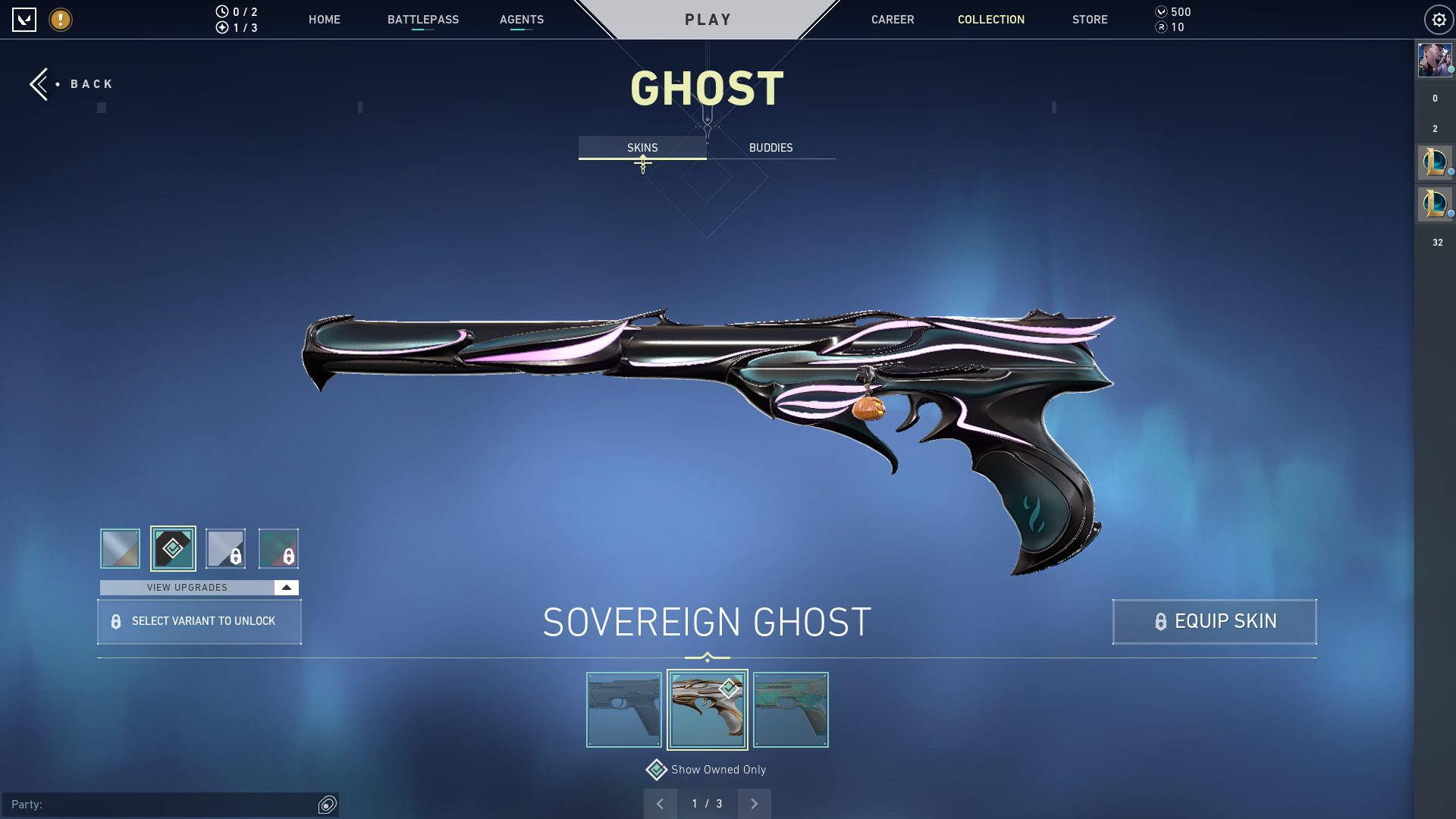The image size is (1456, 819).
Task: Select the locked third variant swatch
Action: click(225, 548)
